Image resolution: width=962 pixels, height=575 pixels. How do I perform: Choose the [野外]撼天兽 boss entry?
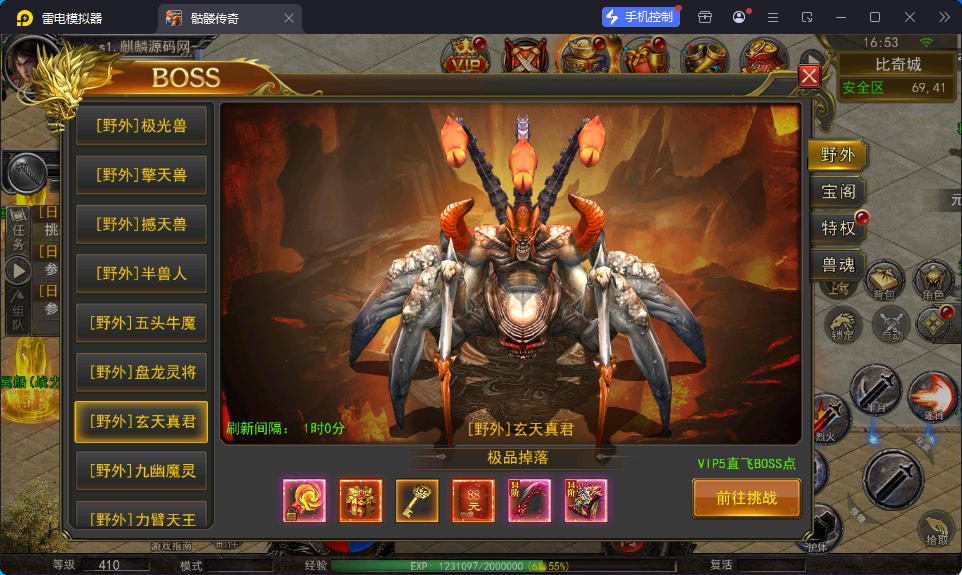(x=141, y=224)
